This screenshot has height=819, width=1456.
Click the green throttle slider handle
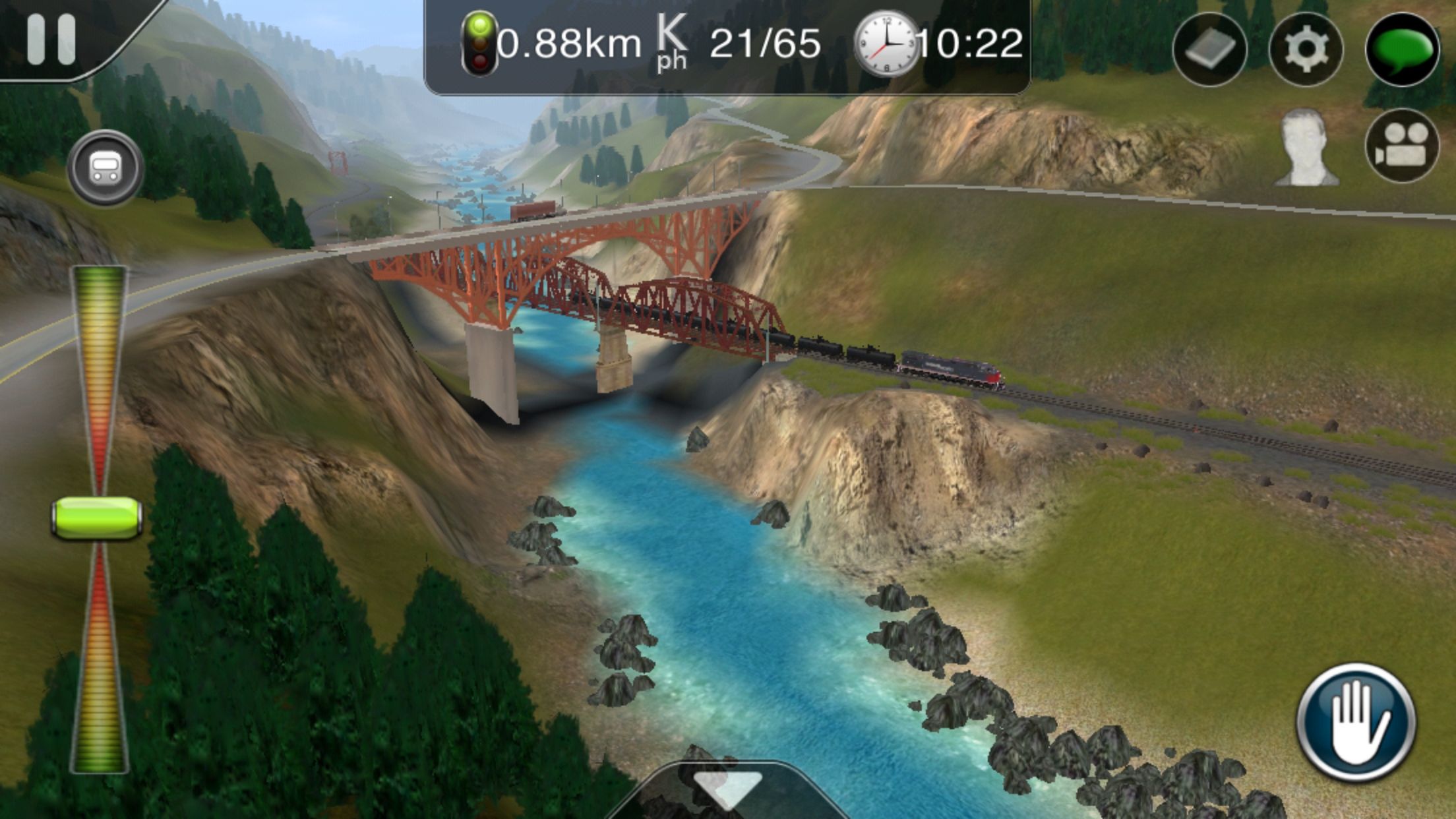(x=97, y=519)
